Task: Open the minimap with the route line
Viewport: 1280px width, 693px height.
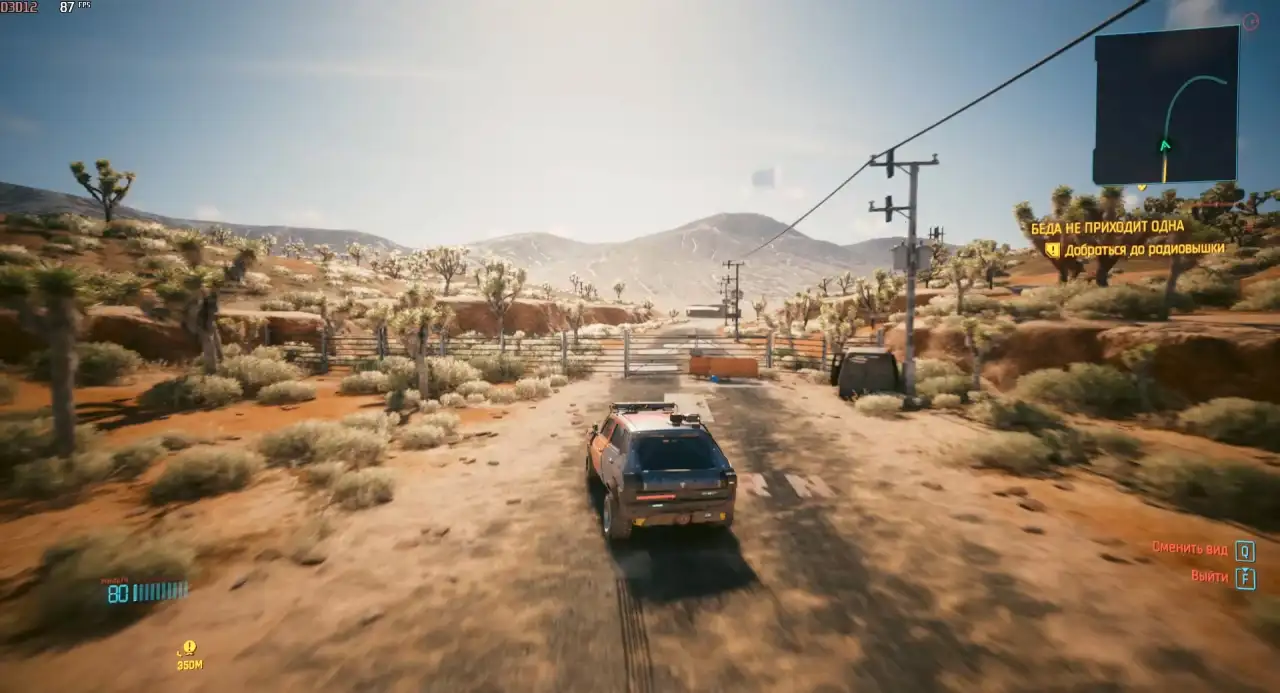Action: tap(1166, 105)
